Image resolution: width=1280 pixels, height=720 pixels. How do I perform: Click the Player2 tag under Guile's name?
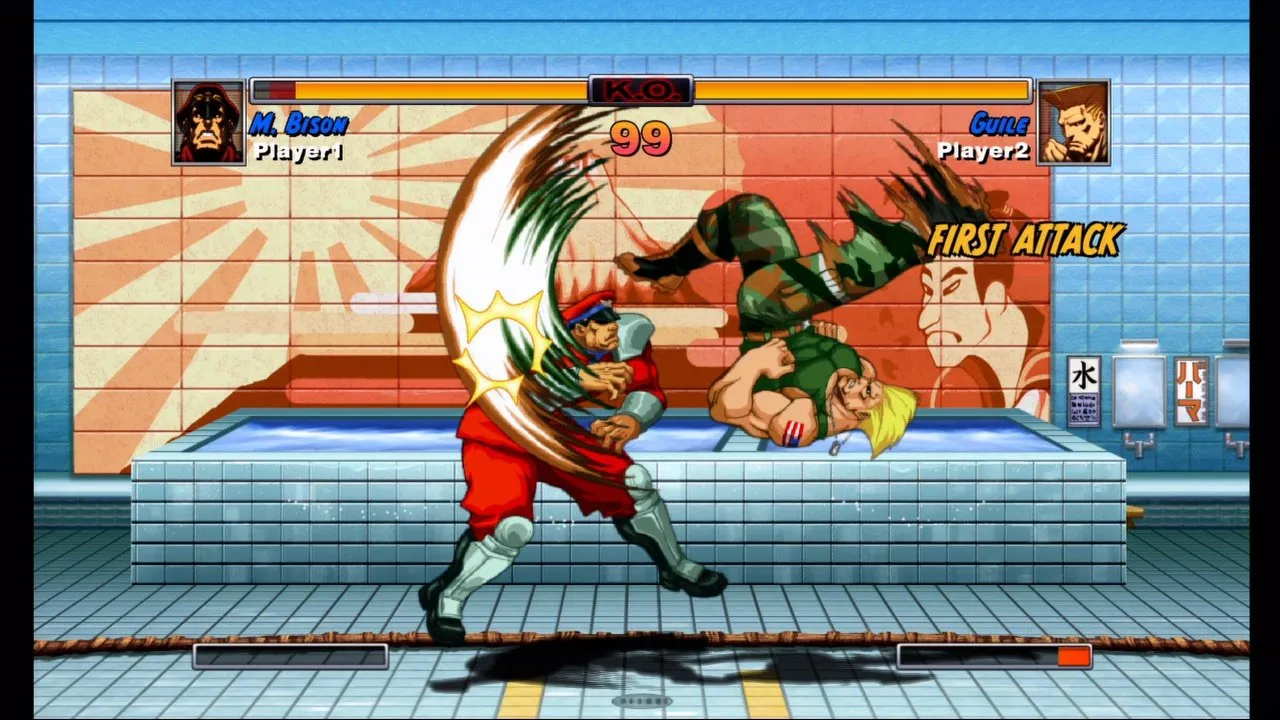983,152
